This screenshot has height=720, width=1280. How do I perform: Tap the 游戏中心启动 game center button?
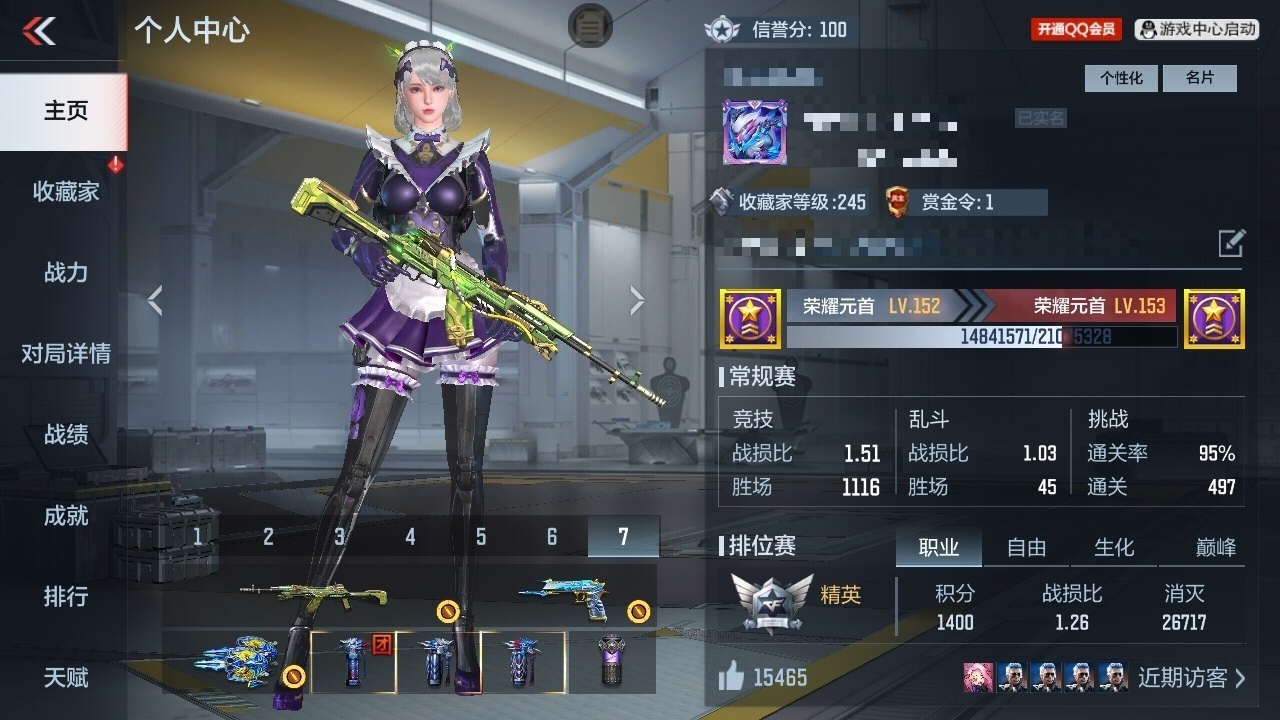pyautogui.click(x=1196, y=29)
